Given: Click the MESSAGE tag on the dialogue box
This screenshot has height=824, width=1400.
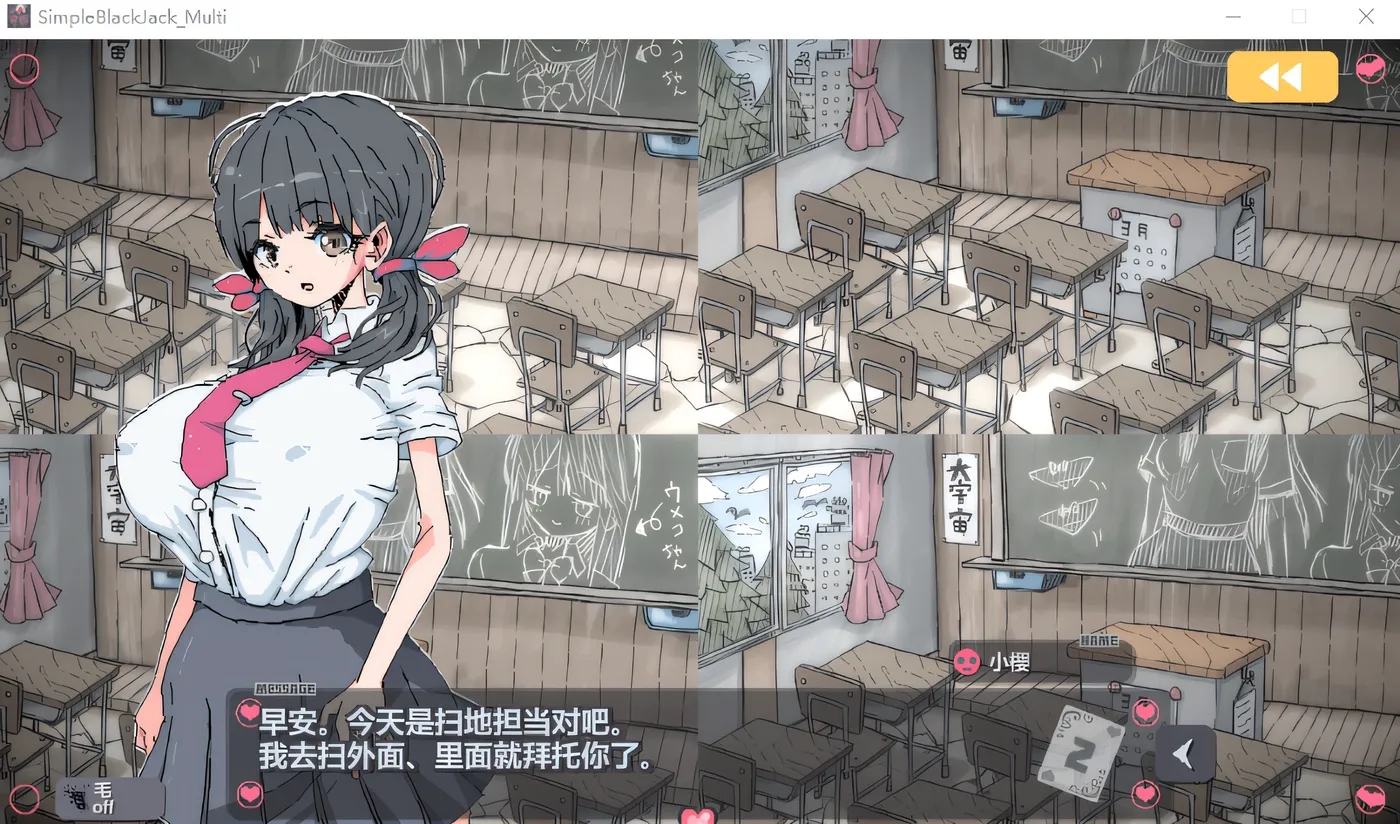Looking at the screenshot, I should click(x=286, y=689).
